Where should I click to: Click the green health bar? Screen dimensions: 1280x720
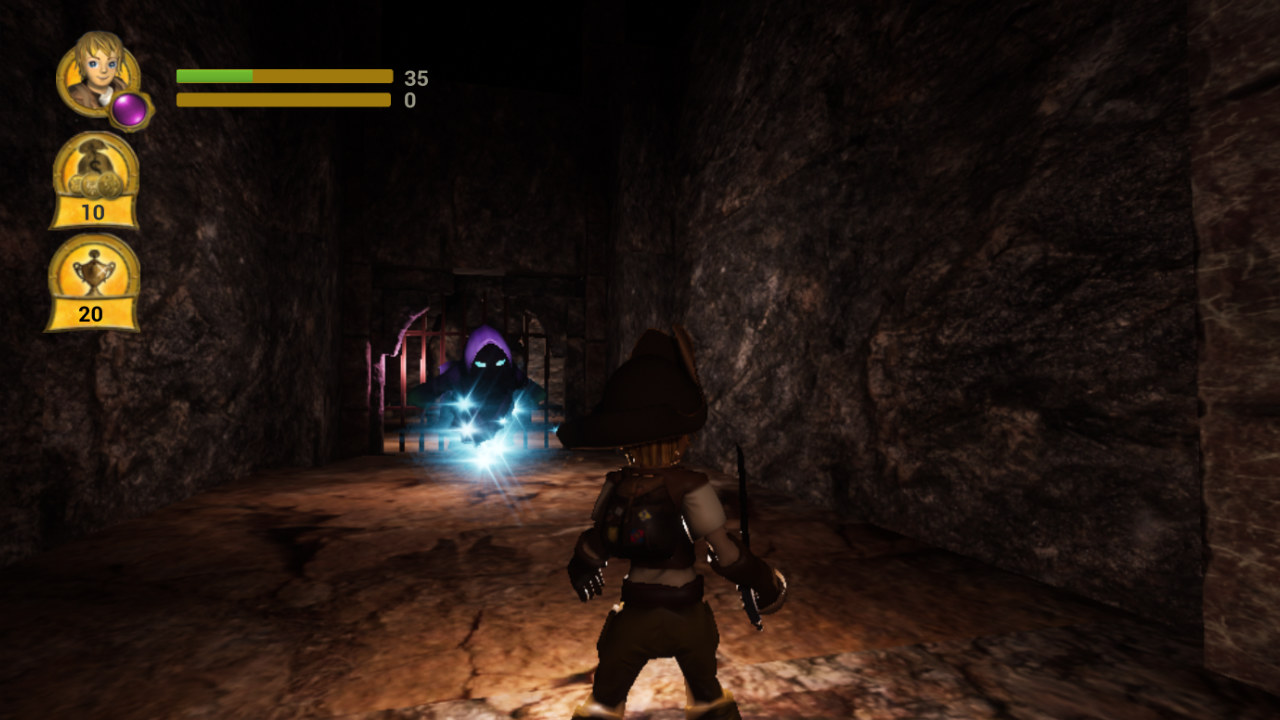tap(212, 74)
